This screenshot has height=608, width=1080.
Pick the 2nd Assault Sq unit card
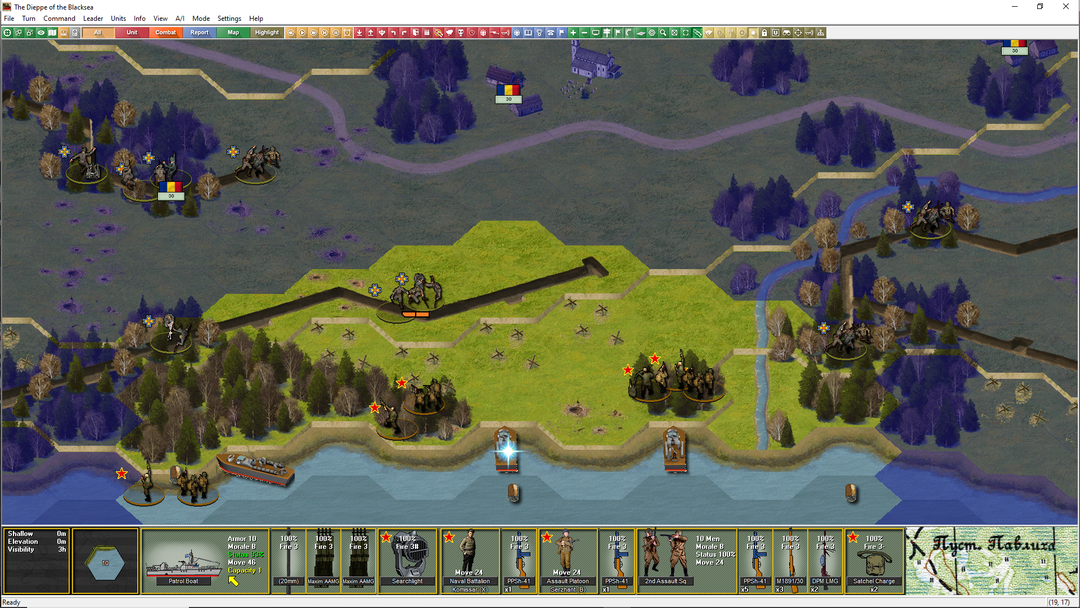pos(665,560)
